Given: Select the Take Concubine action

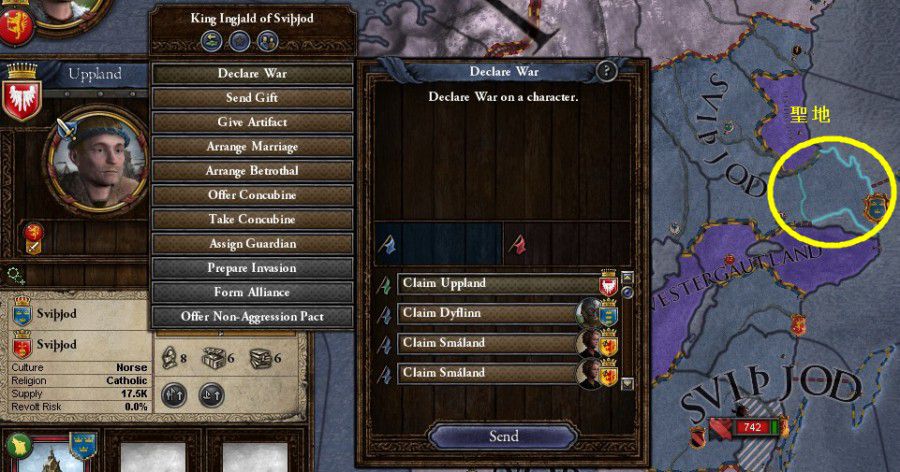Looking at the screenshot, I should pos(252,219).
